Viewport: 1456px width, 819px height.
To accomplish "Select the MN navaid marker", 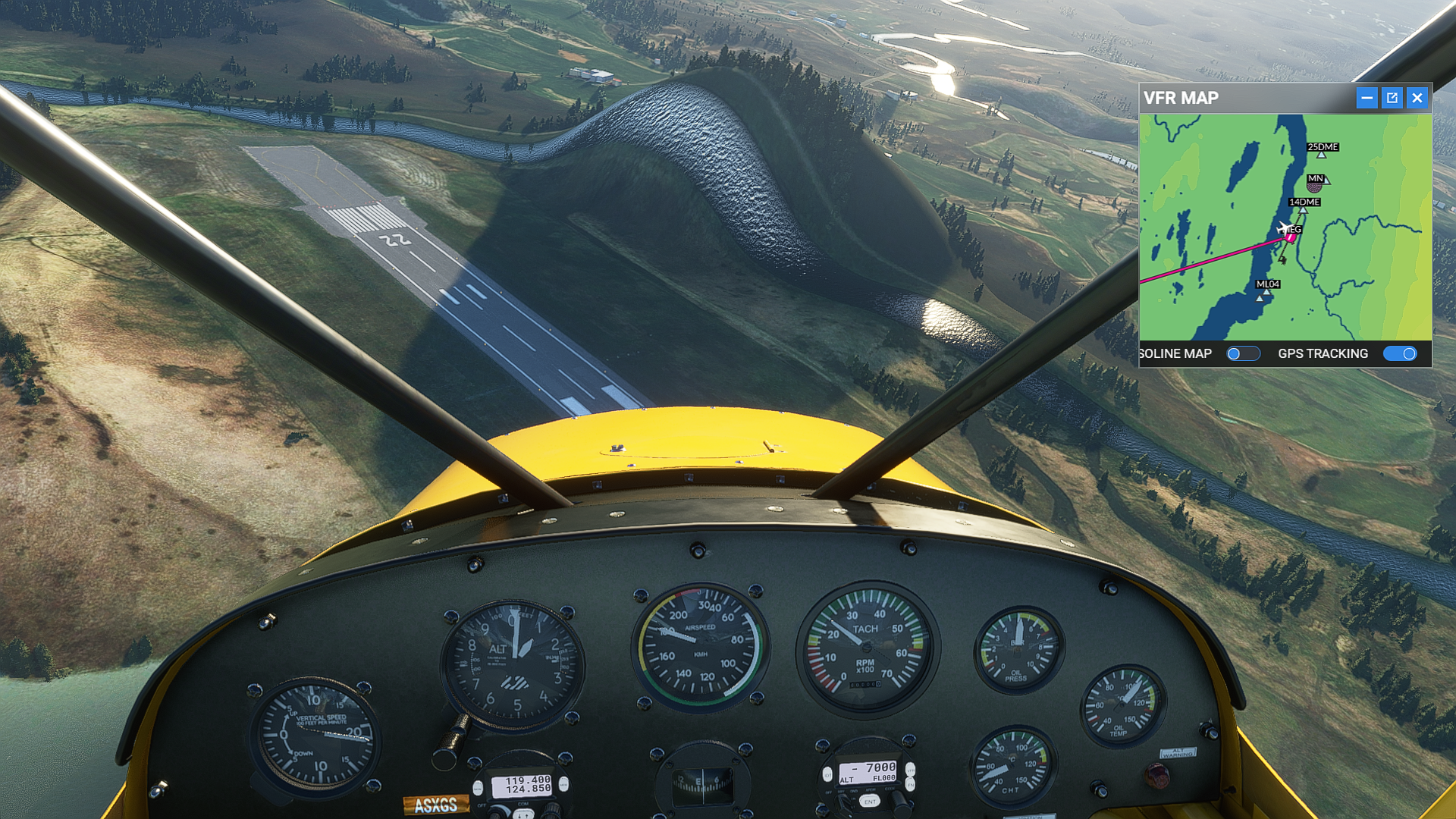I will pyautogui.click(x=1315, y=184).
